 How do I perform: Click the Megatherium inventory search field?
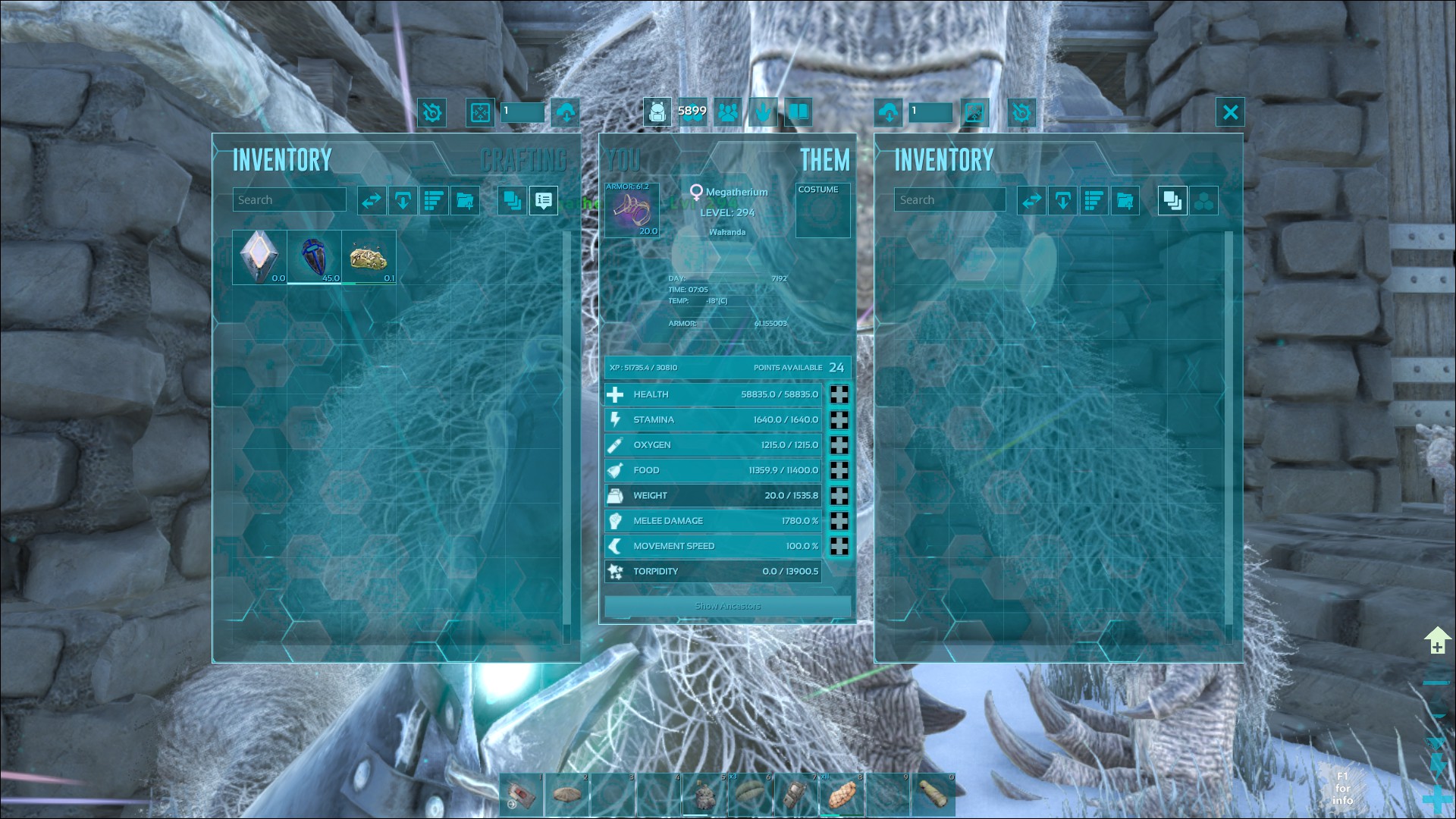point(949,200)
